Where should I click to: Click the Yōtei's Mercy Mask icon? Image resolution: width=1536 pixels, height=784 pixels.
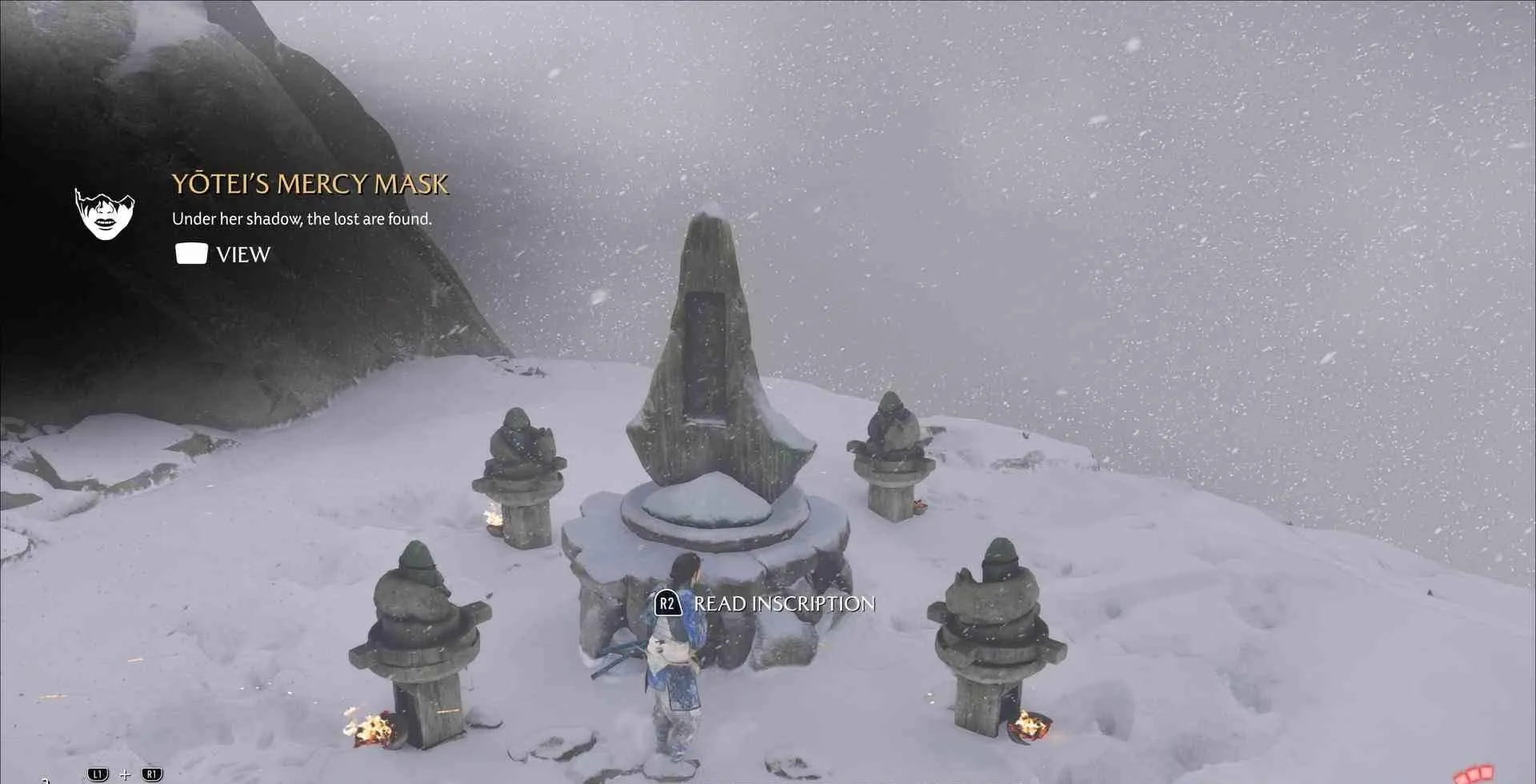tap(105, 214)
